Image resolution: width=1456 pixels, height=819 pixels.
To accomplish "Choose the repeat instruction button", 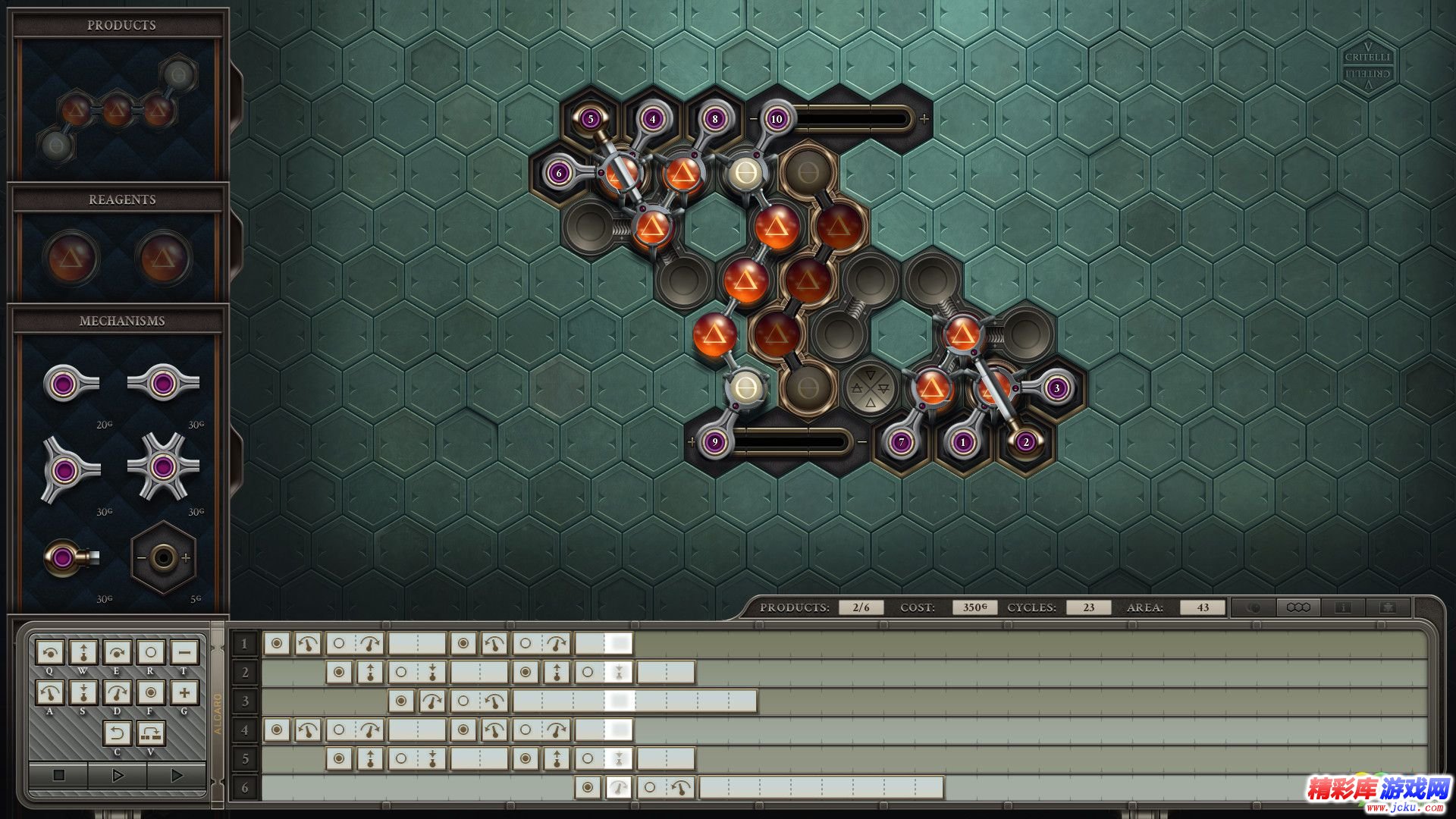I will [x=150, y=733].
